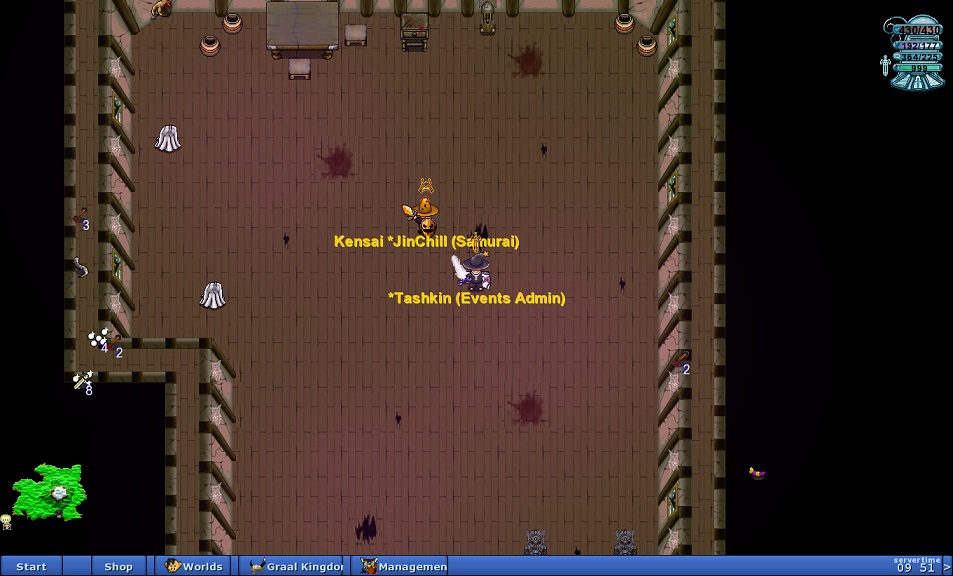Choose the sparkling wand item with count 8
Screen dimensions: 953x576
tap(82, 380)
